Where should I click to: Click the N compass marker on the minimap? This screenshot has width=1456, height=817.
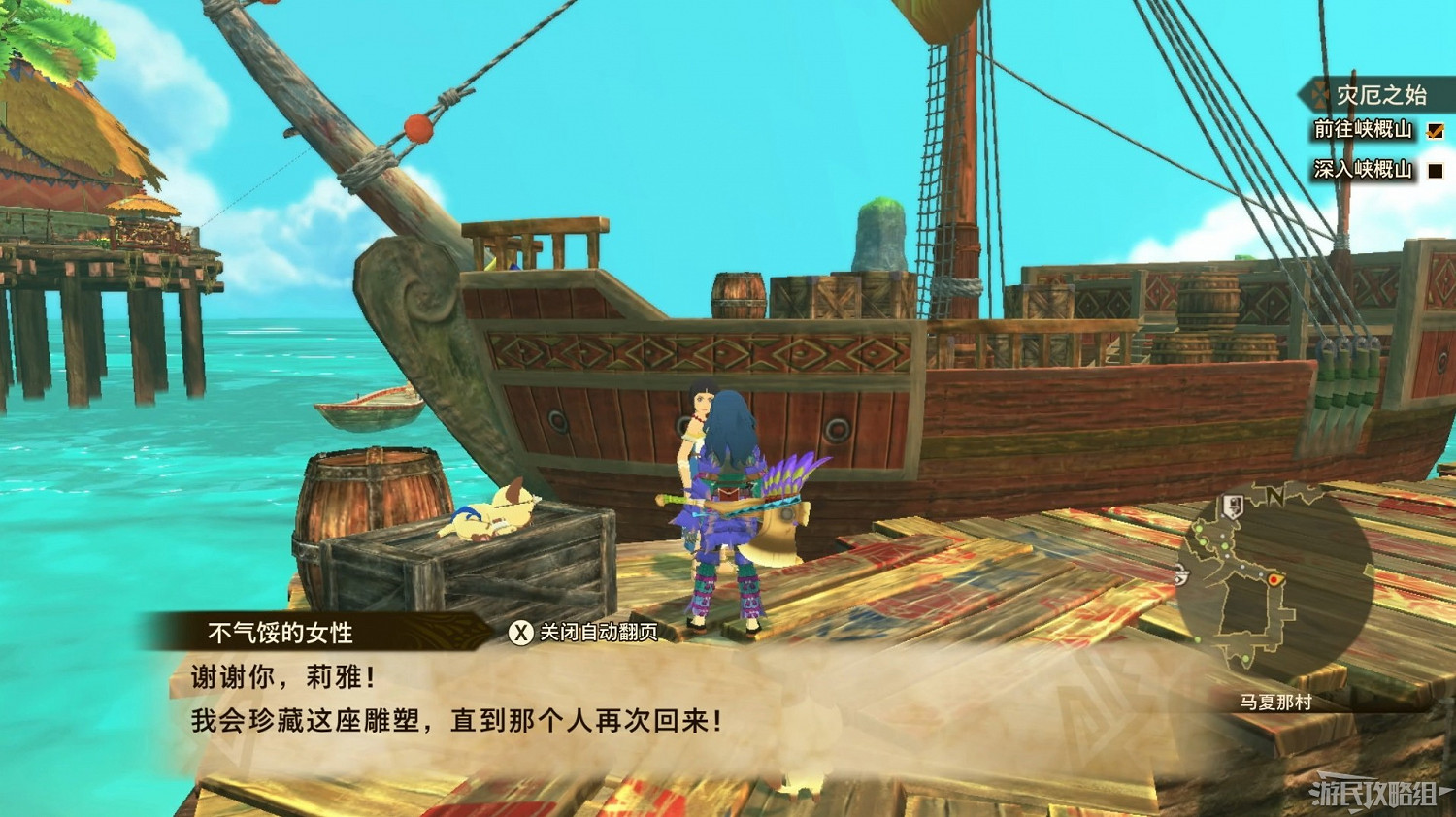coord(1275,496)
